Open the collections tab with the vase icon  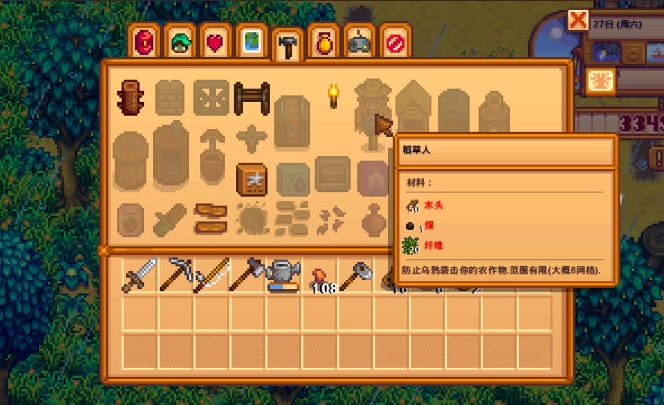pyautogui.click(x=323, y=43)
